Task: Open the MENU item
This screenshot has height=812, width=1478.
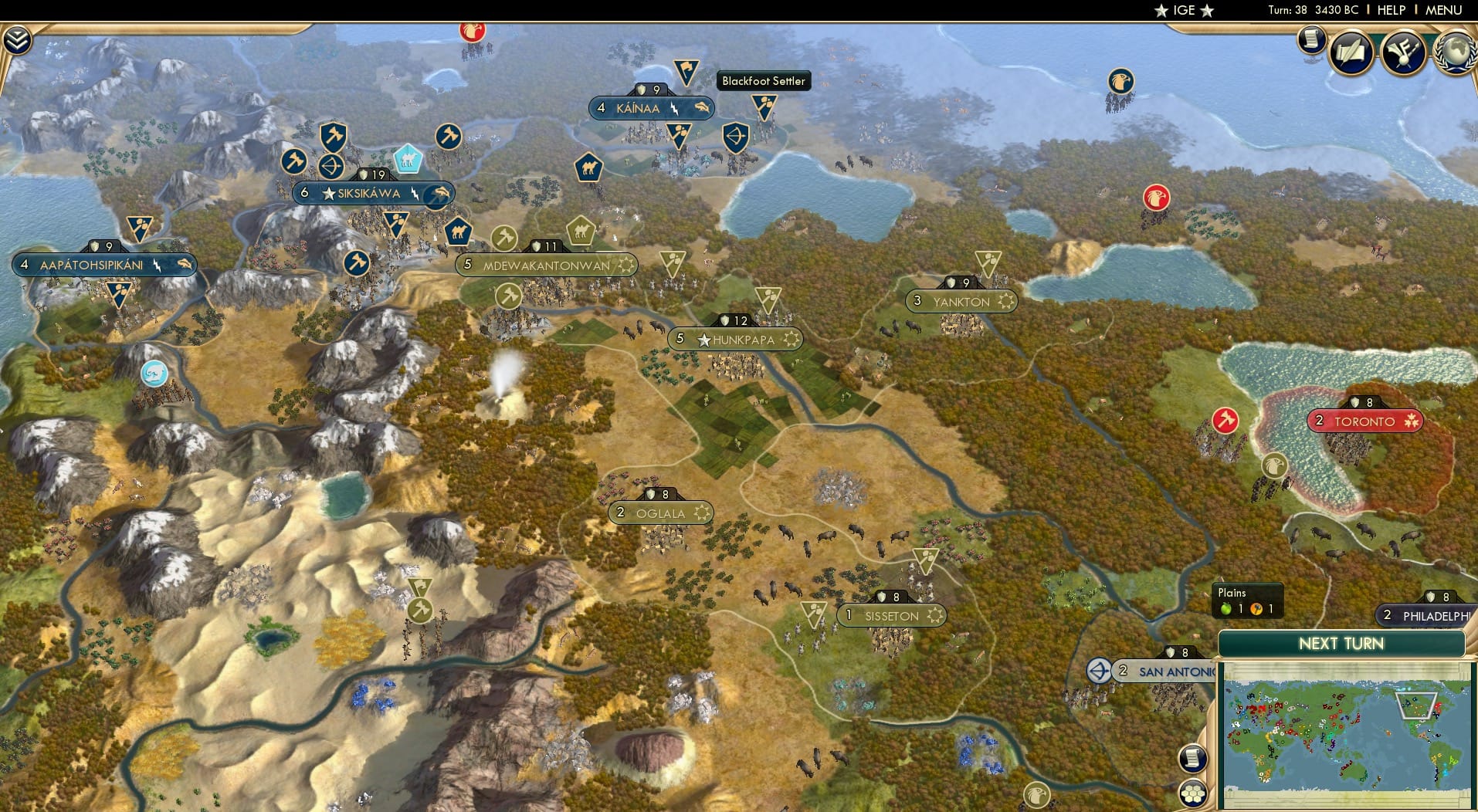Action: click(1445, 10)
